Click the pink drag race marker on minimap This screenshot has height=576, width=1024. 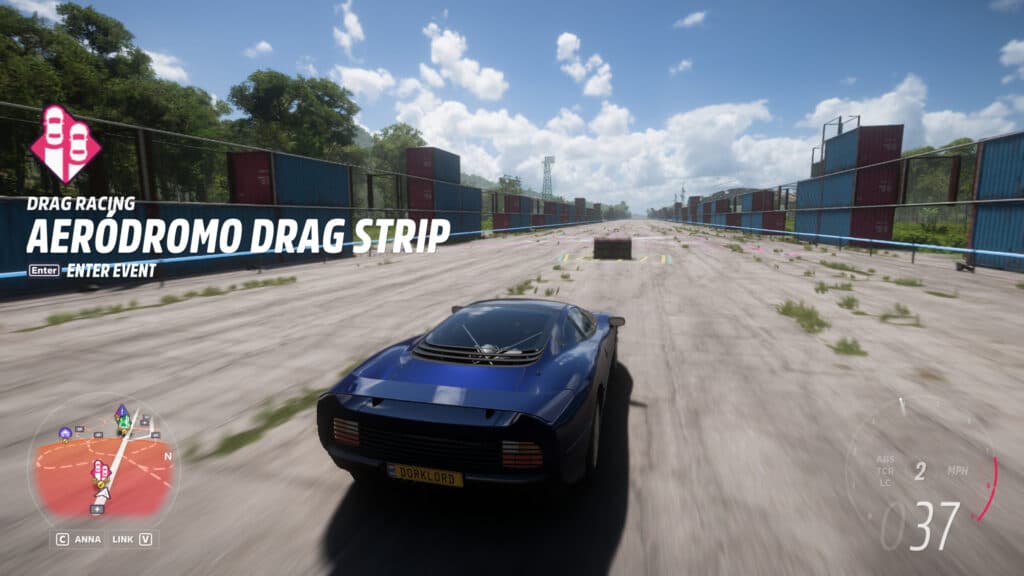pyautogui.click(x=100, y=470)
